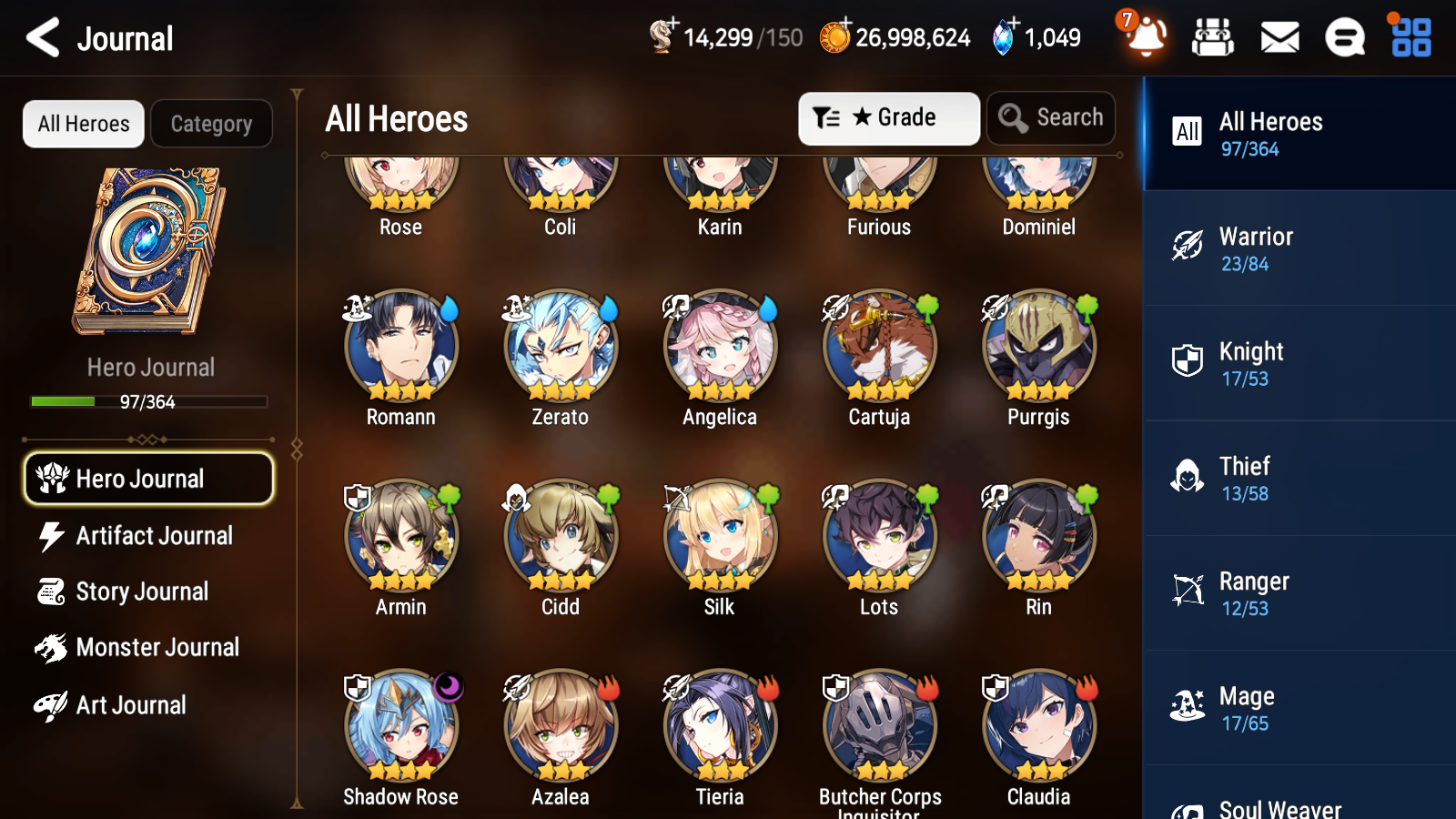Open the Grade sort dropdown
Viewport: 1456px width, 819px height.
[888, 117]
